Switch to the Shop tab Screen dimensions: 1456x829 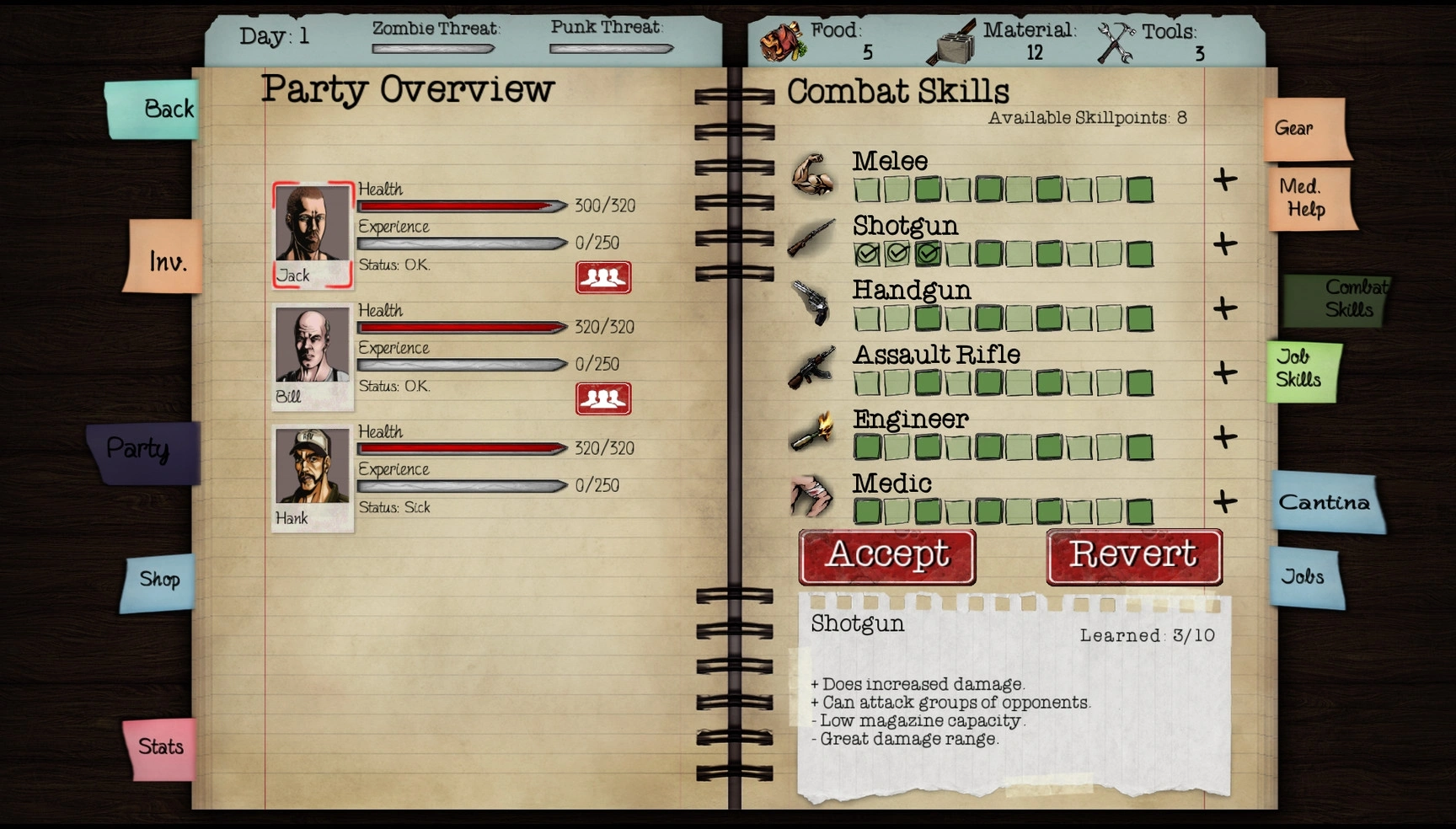159,580
